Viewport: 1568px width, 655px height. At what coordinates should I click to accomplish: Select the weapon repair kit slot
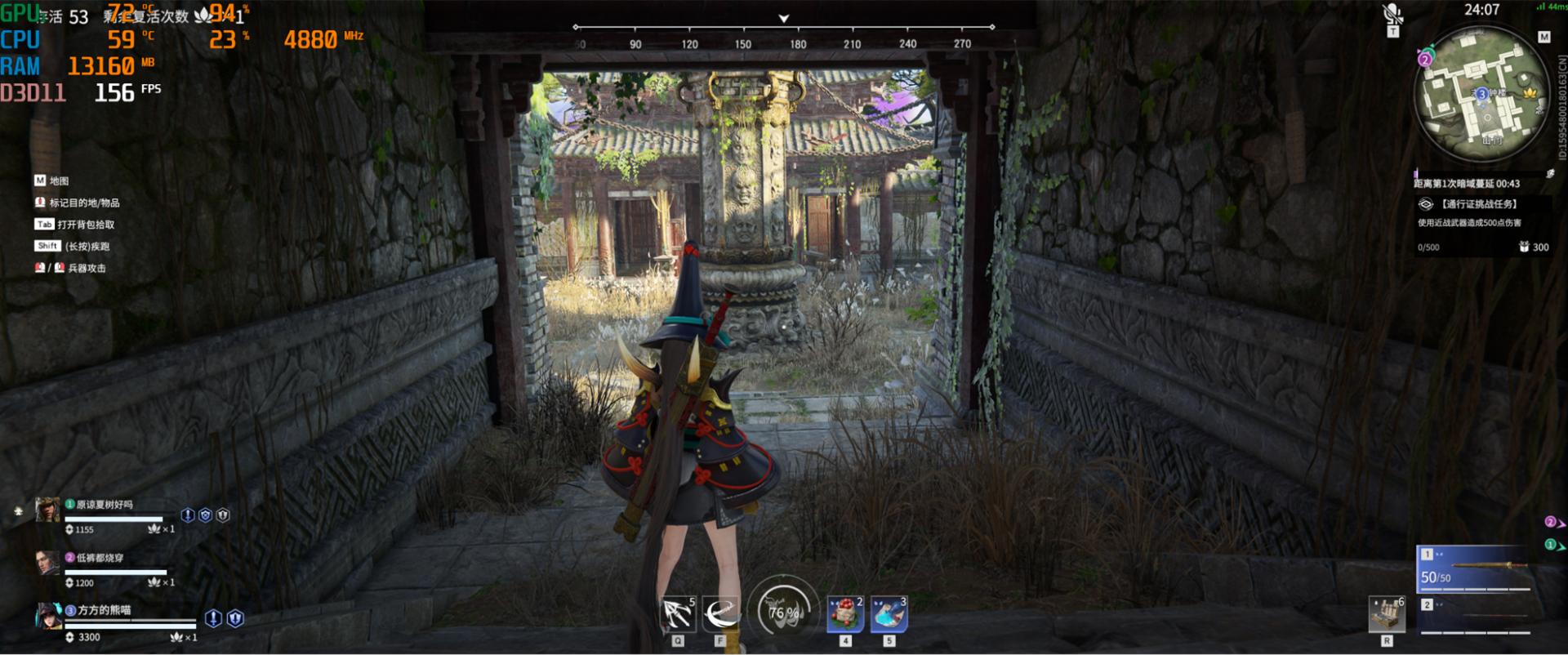coord(1386,614)
